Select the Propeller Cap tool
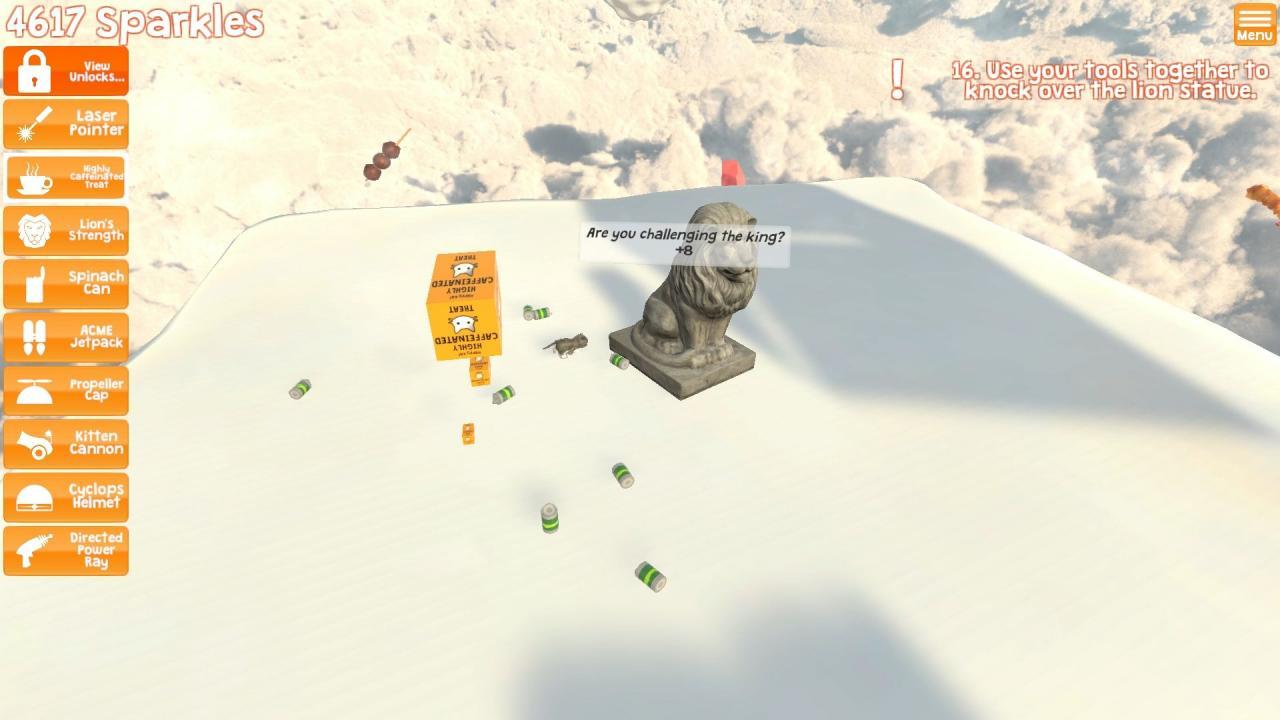Image resolution: width=1280 pixels, height=720 pixels. pos(66,390)
